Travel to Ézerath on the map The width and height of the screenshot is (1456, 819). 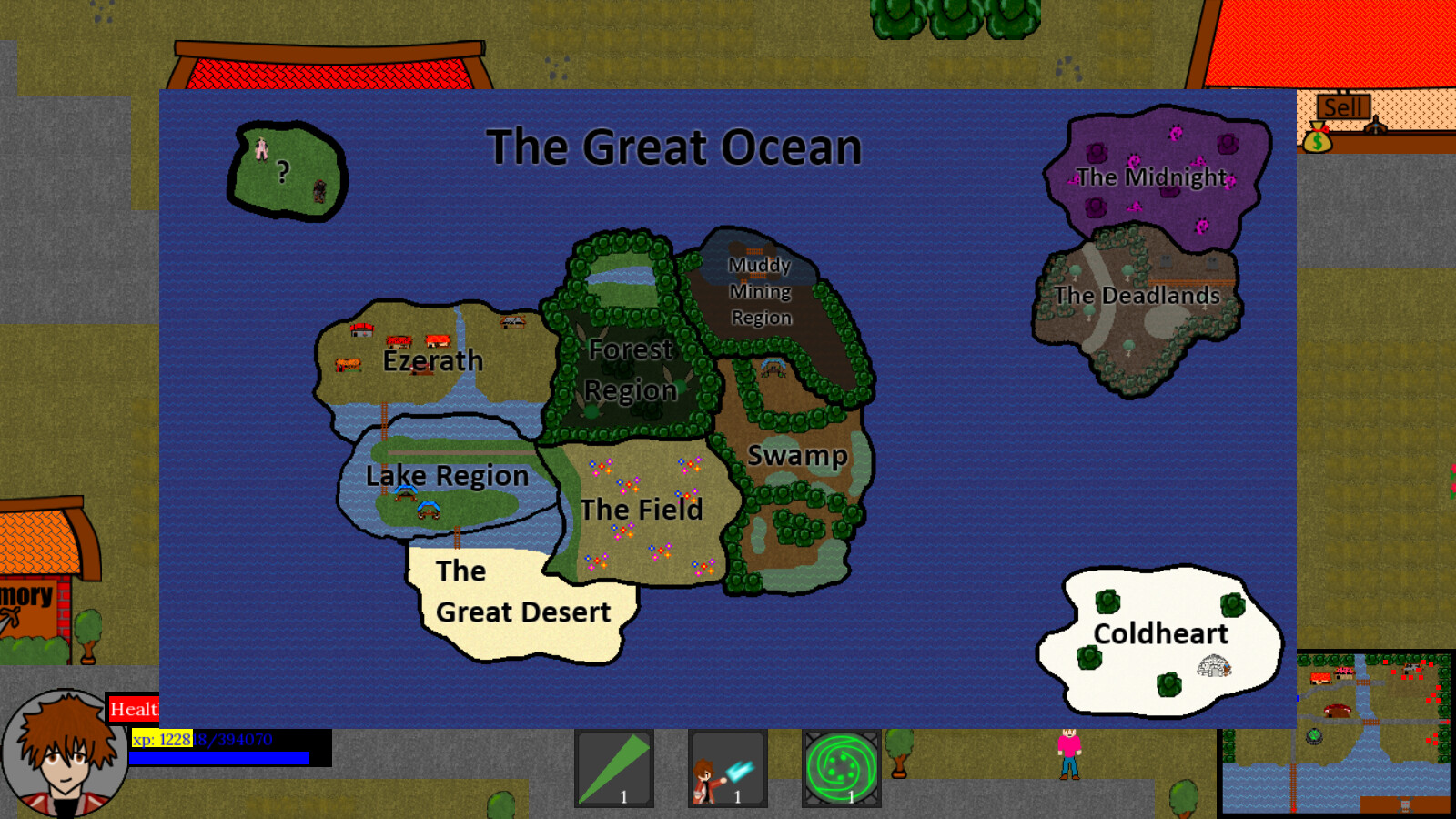[x=431, y=360]
